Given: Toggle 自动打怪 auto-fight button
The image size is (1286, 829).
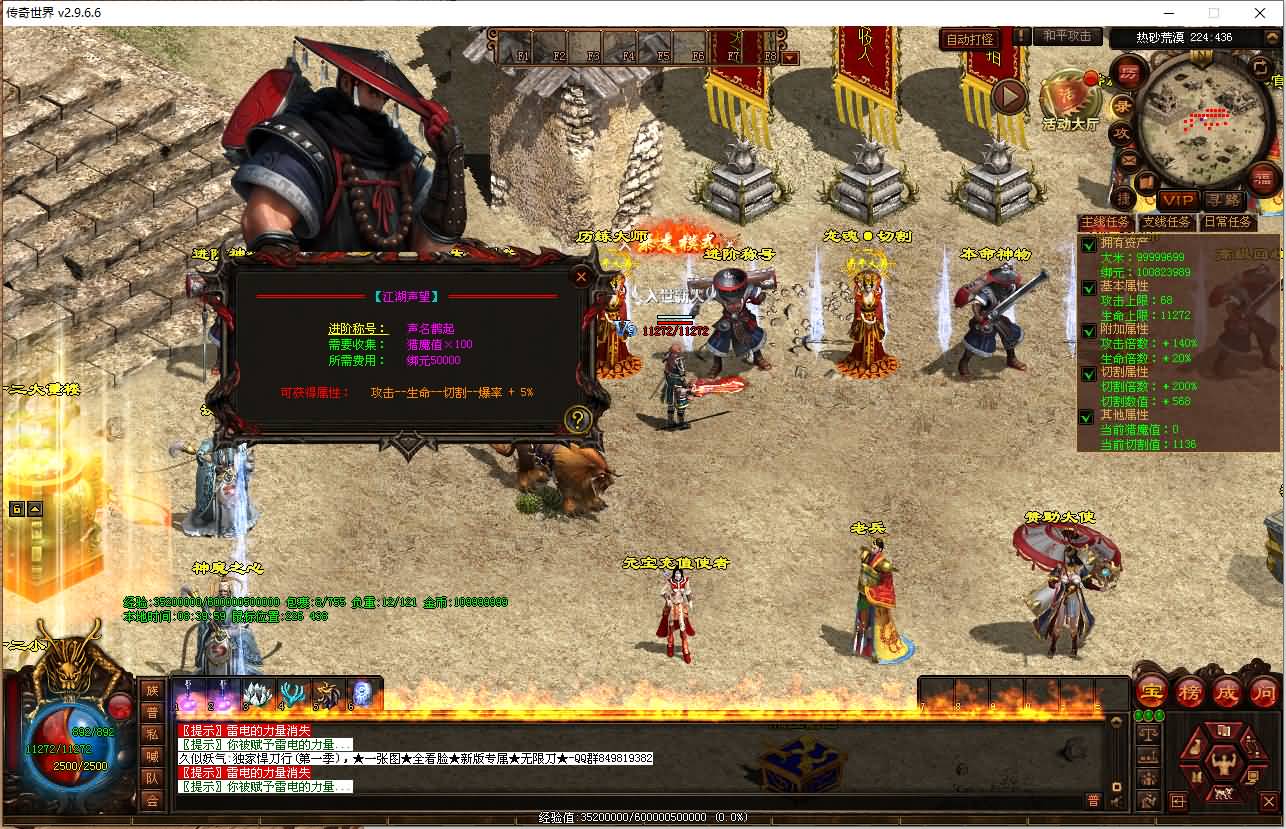Looking at the screenshot, I should pos(970,39).
